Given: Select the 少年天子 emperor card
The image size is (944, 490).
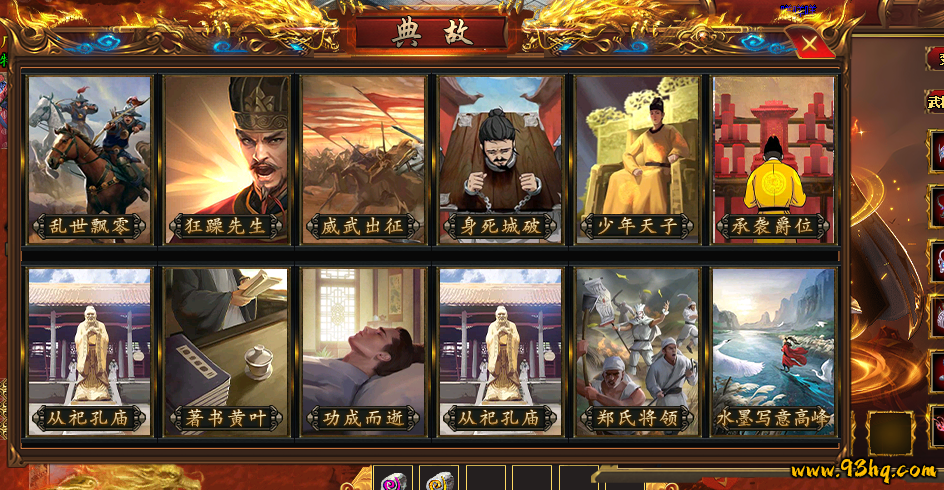Looking at the screenshot, I should click(638, 160).
